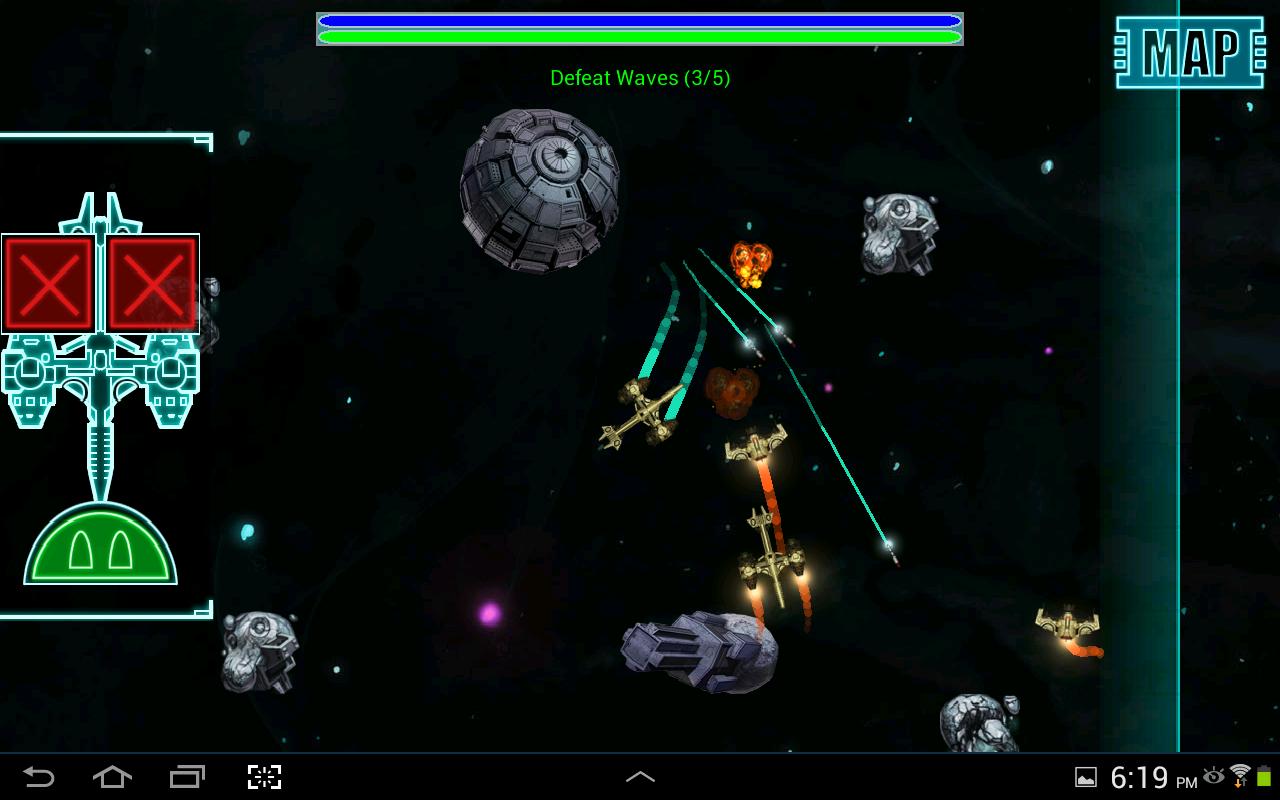Select the golden cross-shaped ship near the teal trails
The width and height of the screenshot is (1280, 800).
[645, 415]
